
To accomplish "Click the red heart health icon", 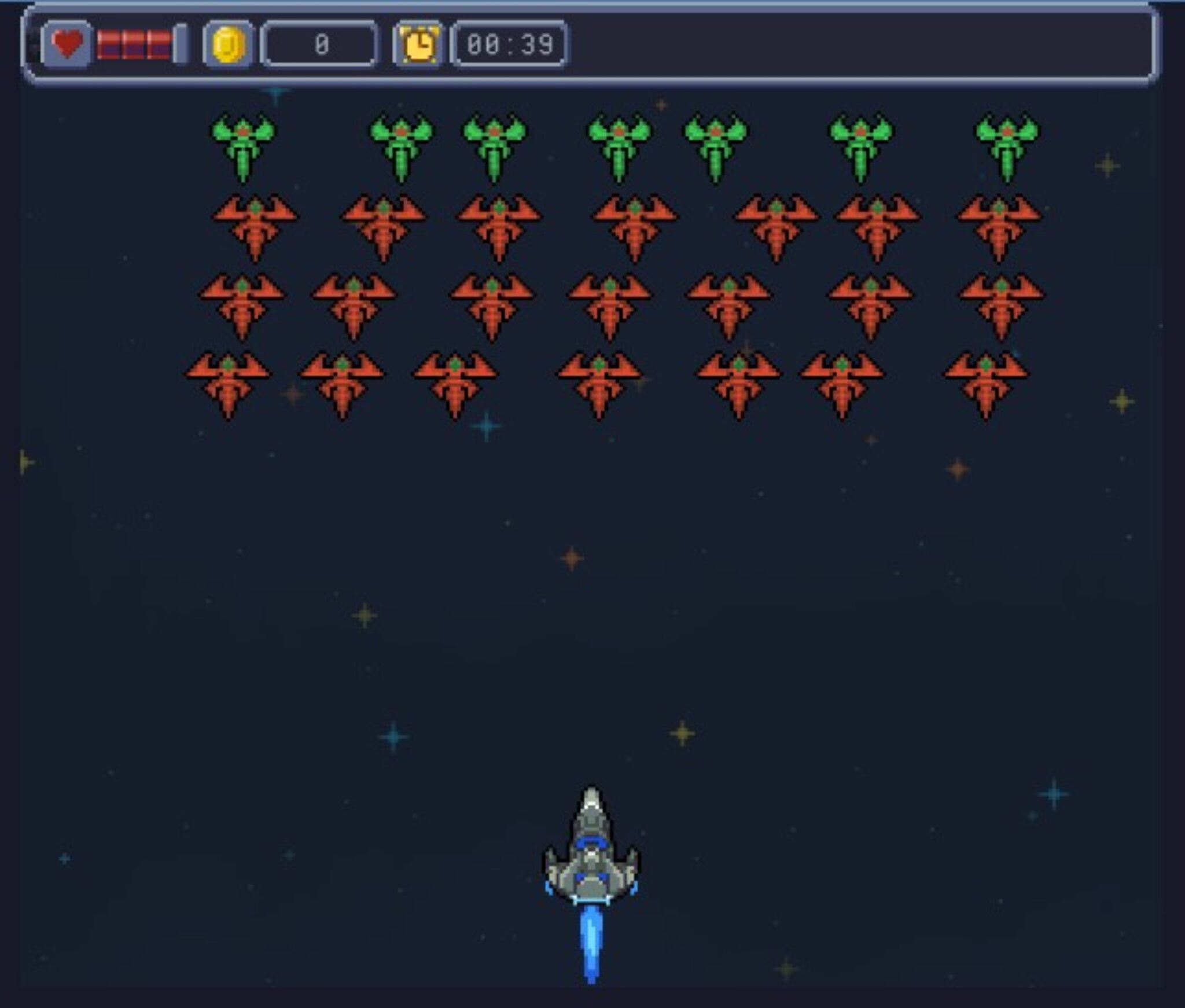I will pyautogui.click(x=67, y=44).
